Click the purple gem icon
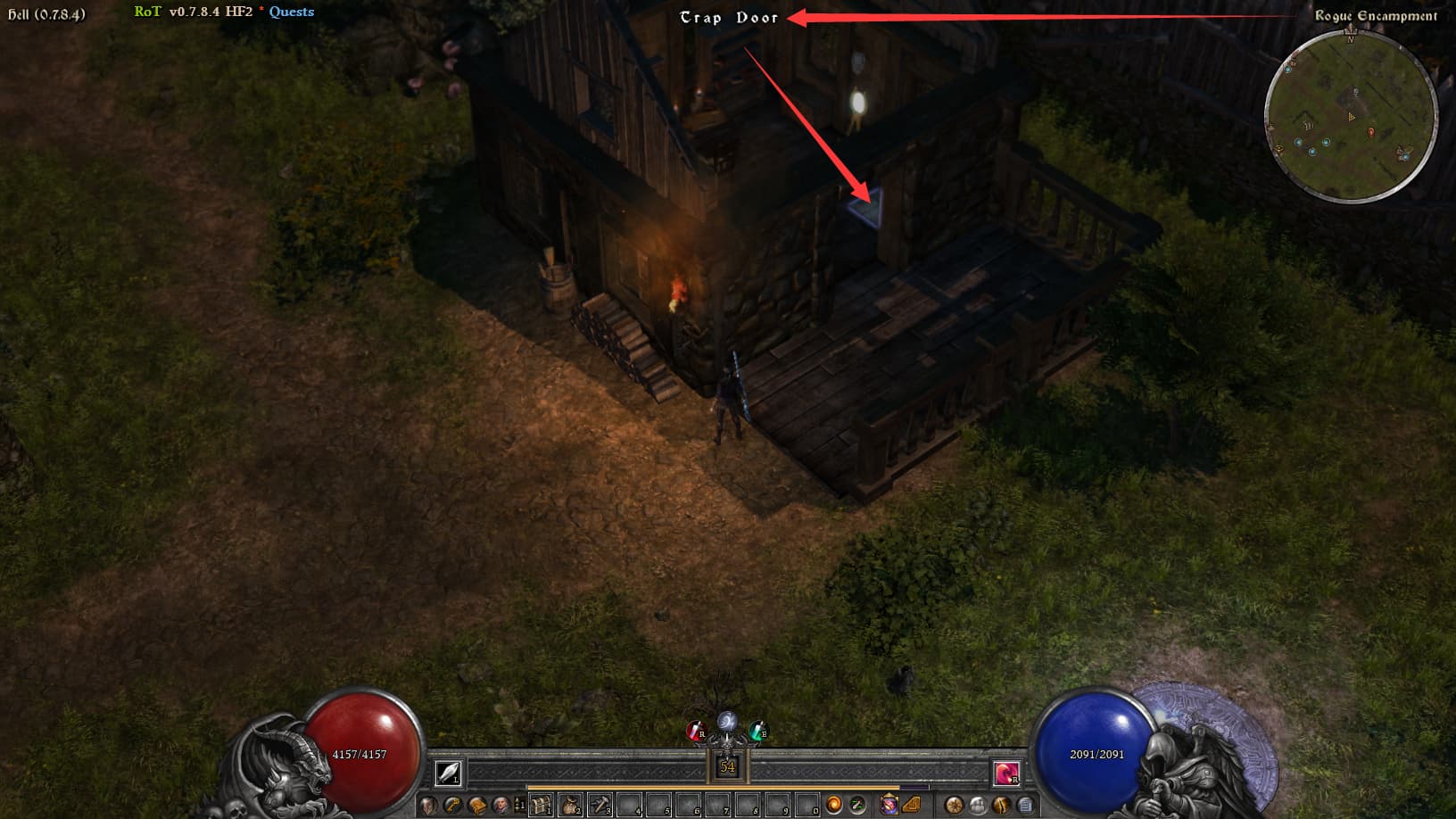The image size is (1456, 819). point(889,805)
